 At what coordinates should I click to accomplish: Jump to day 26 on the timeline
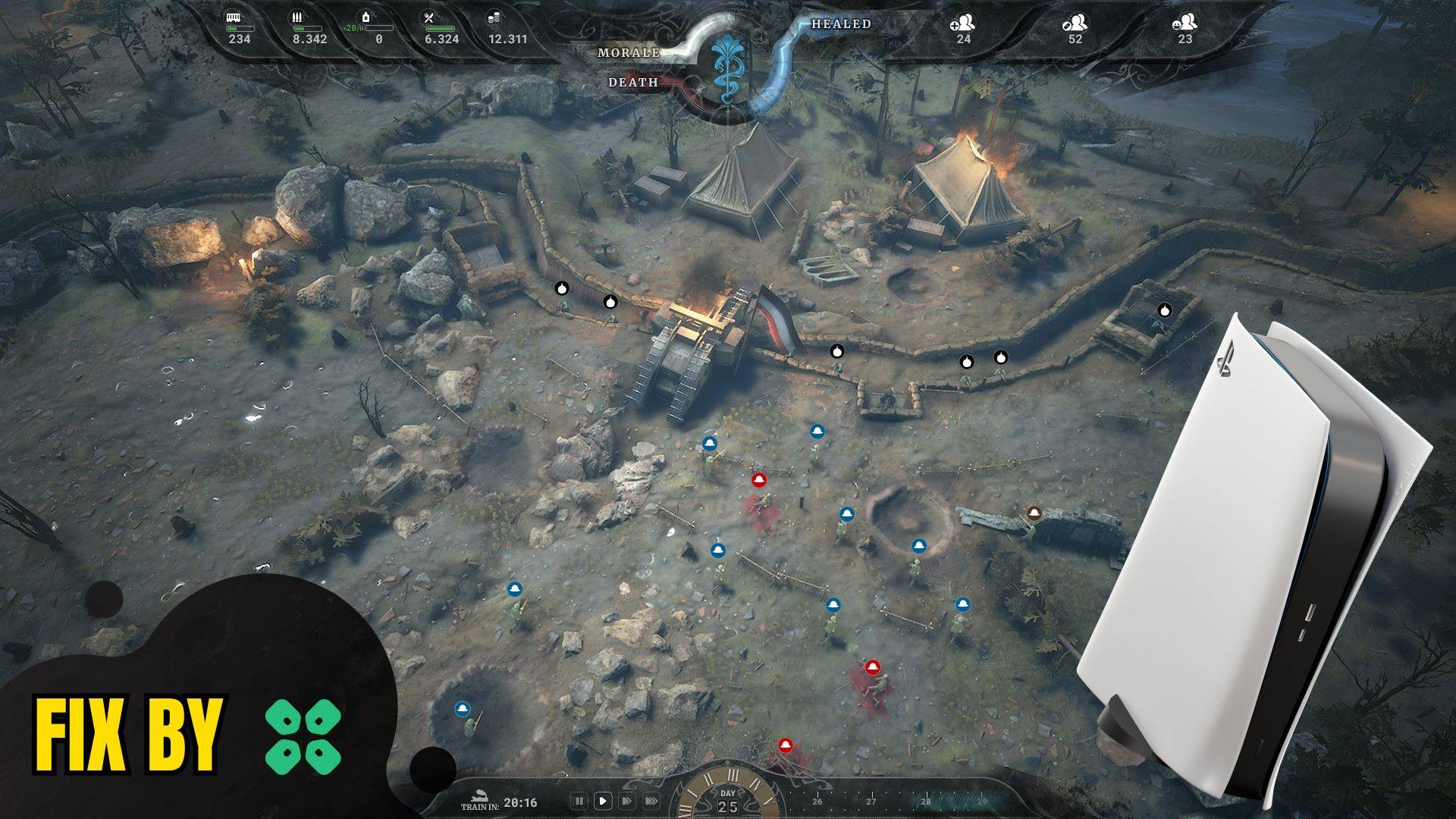click(x=817, y=801)
